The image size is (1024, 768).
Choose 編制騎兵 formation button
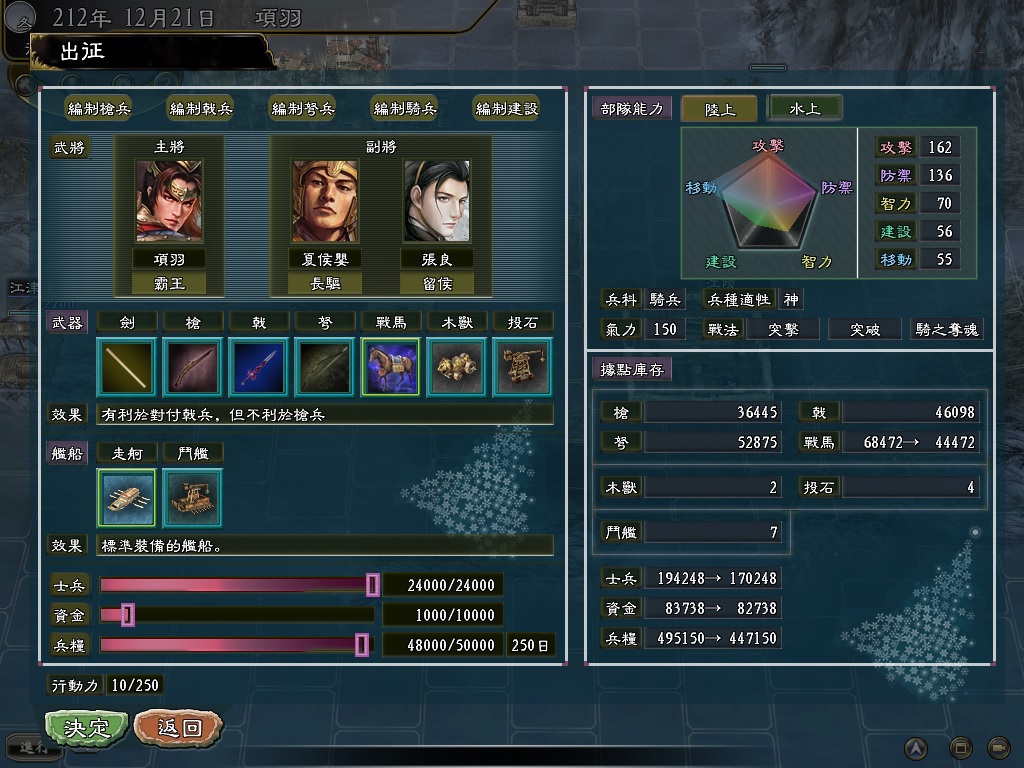(404, 109)
